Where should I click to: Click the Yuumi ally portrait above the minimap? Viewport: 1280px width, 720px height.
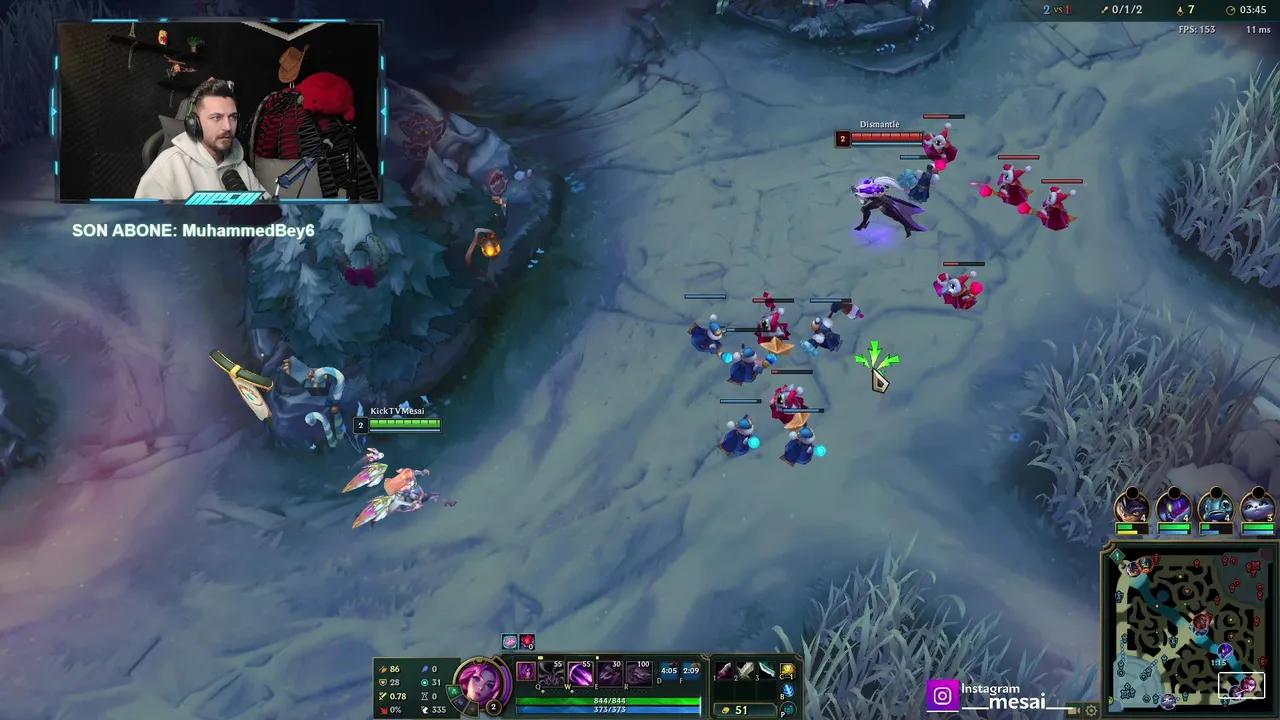pos(1256,506)
